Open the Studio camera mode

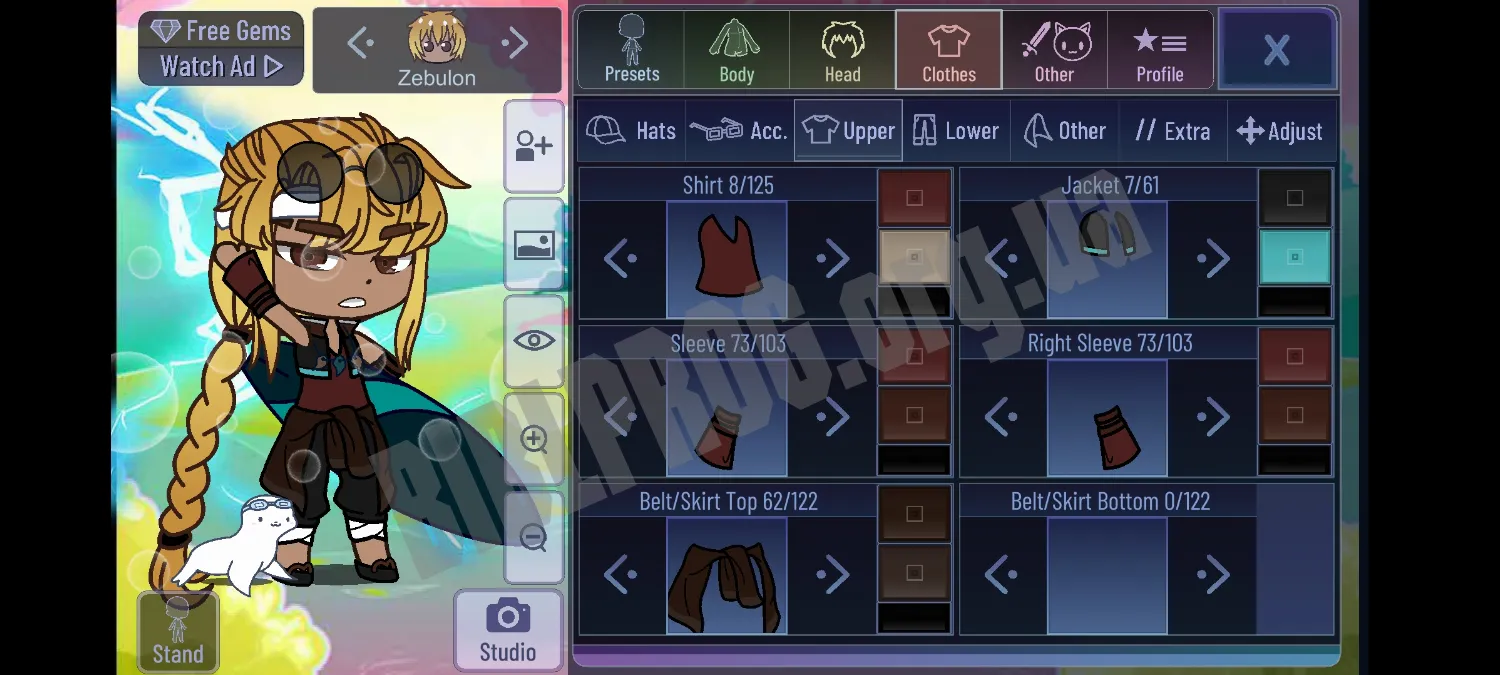coord(508,630)
